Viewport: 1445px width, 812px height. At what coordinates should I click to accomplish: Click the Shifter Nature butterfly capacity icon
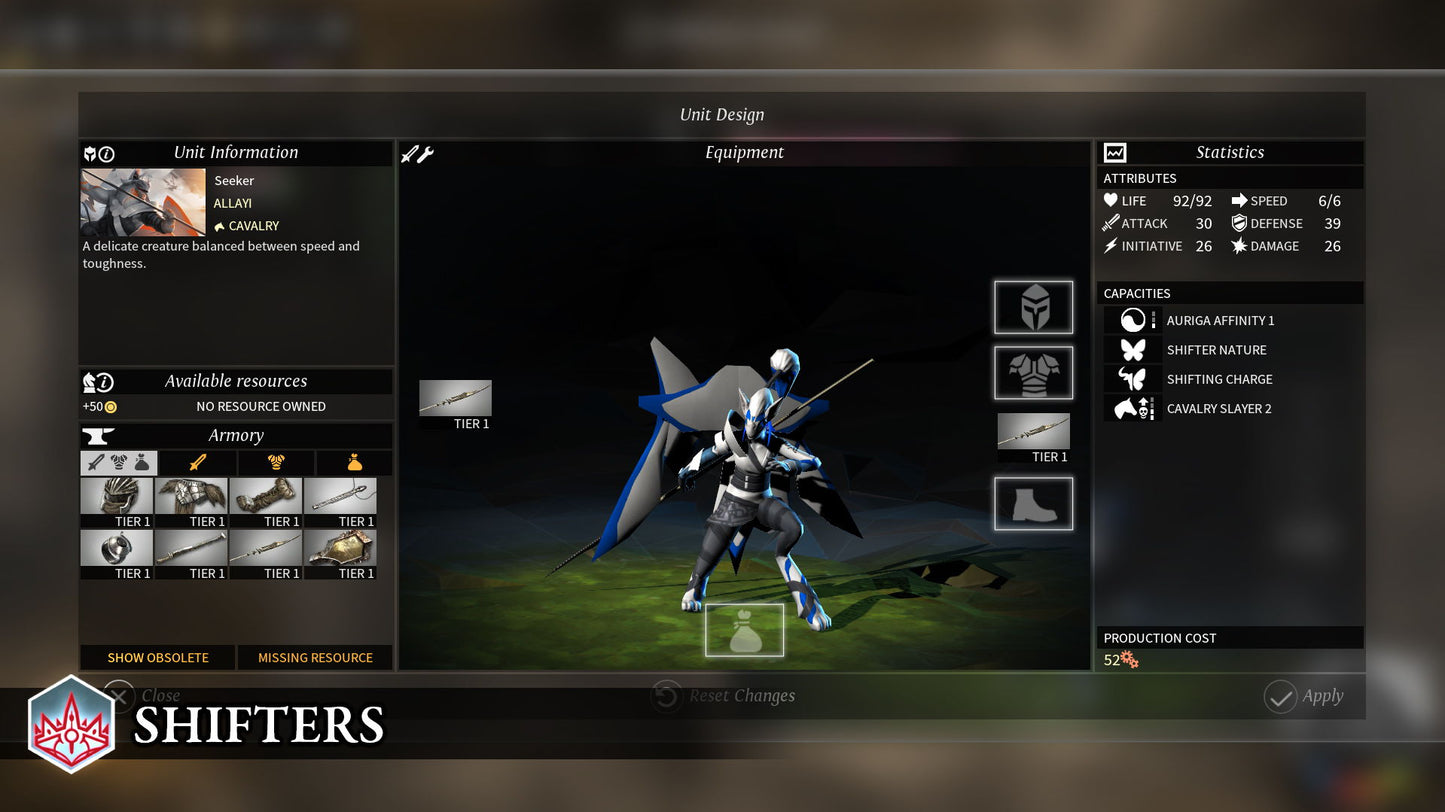pyautogui.click(x=1131, y=349)
